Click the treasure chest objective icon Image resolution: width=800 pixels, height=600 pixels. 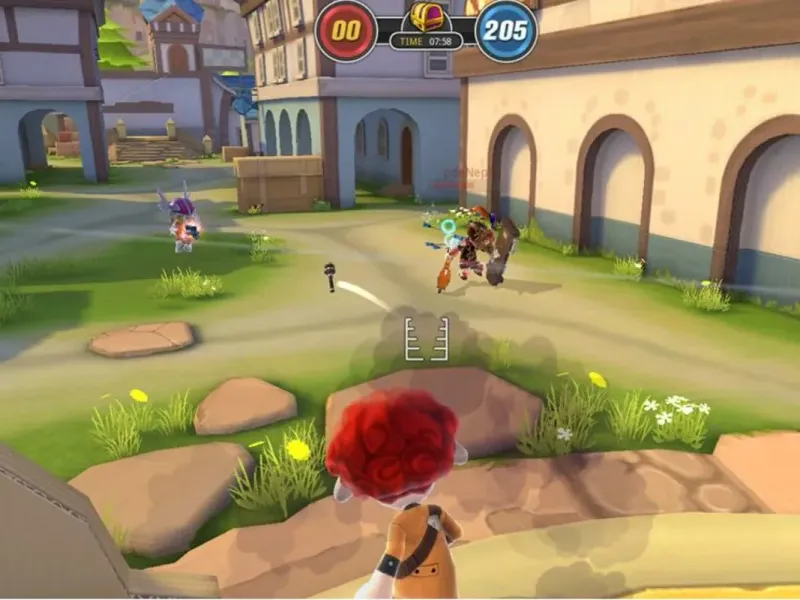426,17
